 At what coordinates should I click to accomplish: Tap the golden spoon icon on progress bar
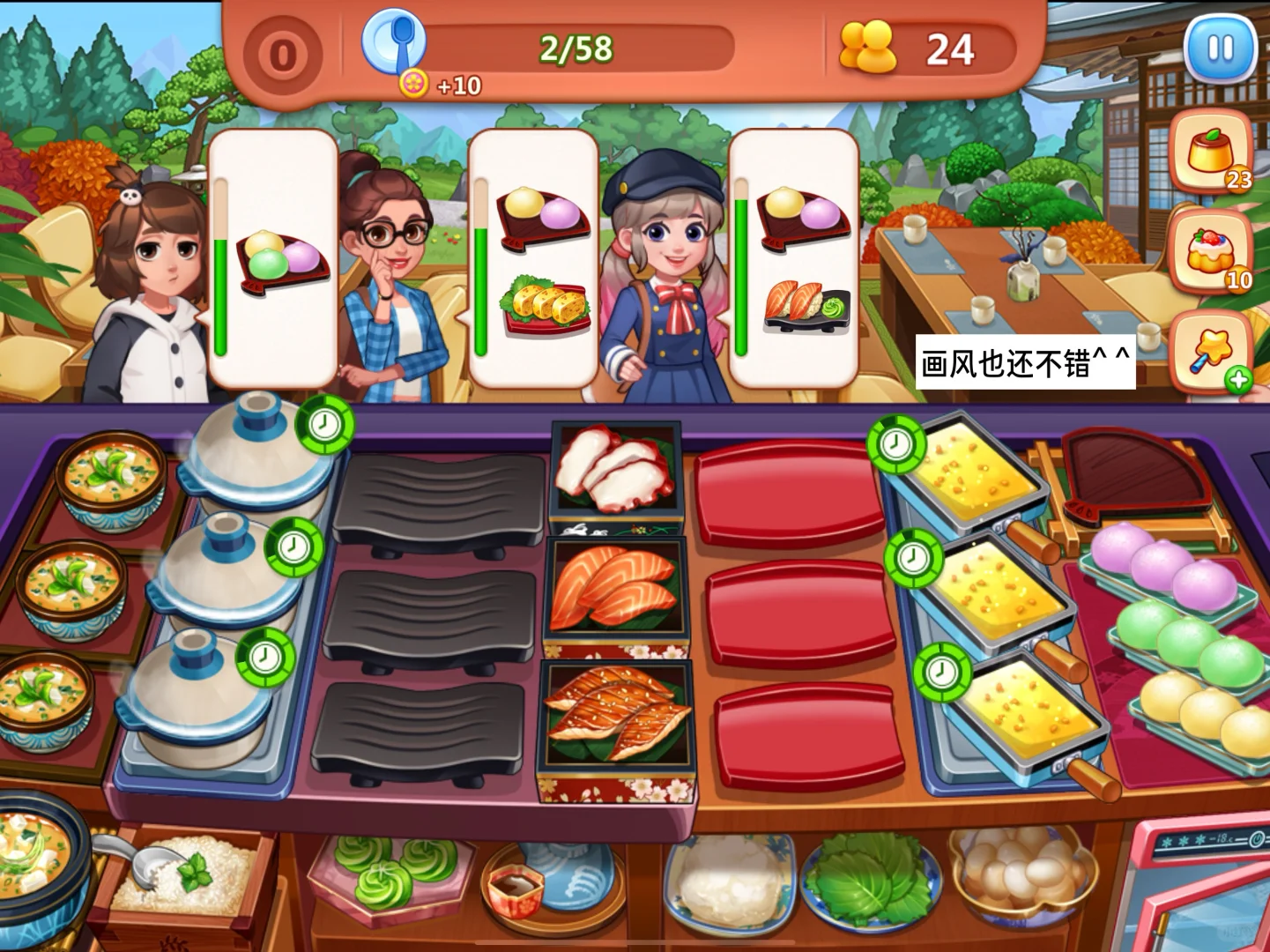tap(396, 42)
